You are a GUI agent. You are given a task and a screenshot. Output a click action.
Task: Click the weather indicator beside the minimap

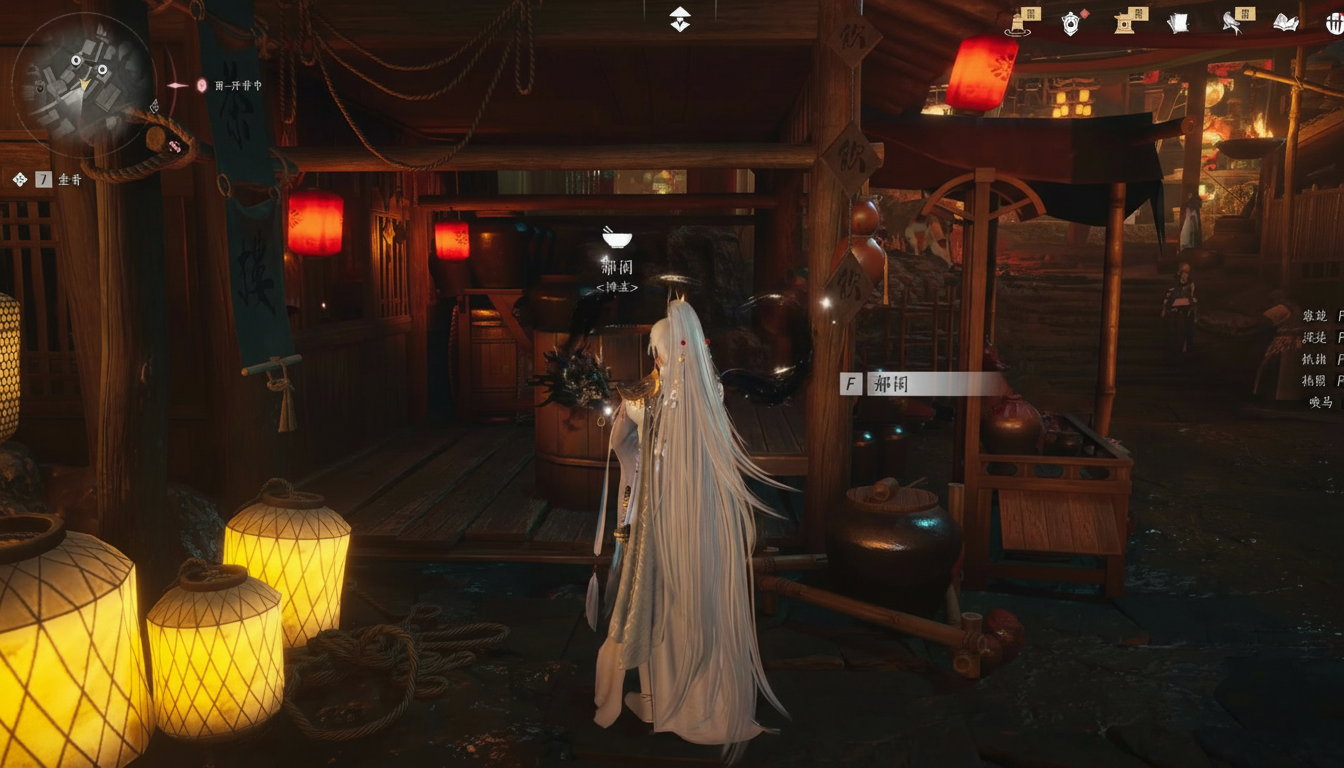coord(202,86)
